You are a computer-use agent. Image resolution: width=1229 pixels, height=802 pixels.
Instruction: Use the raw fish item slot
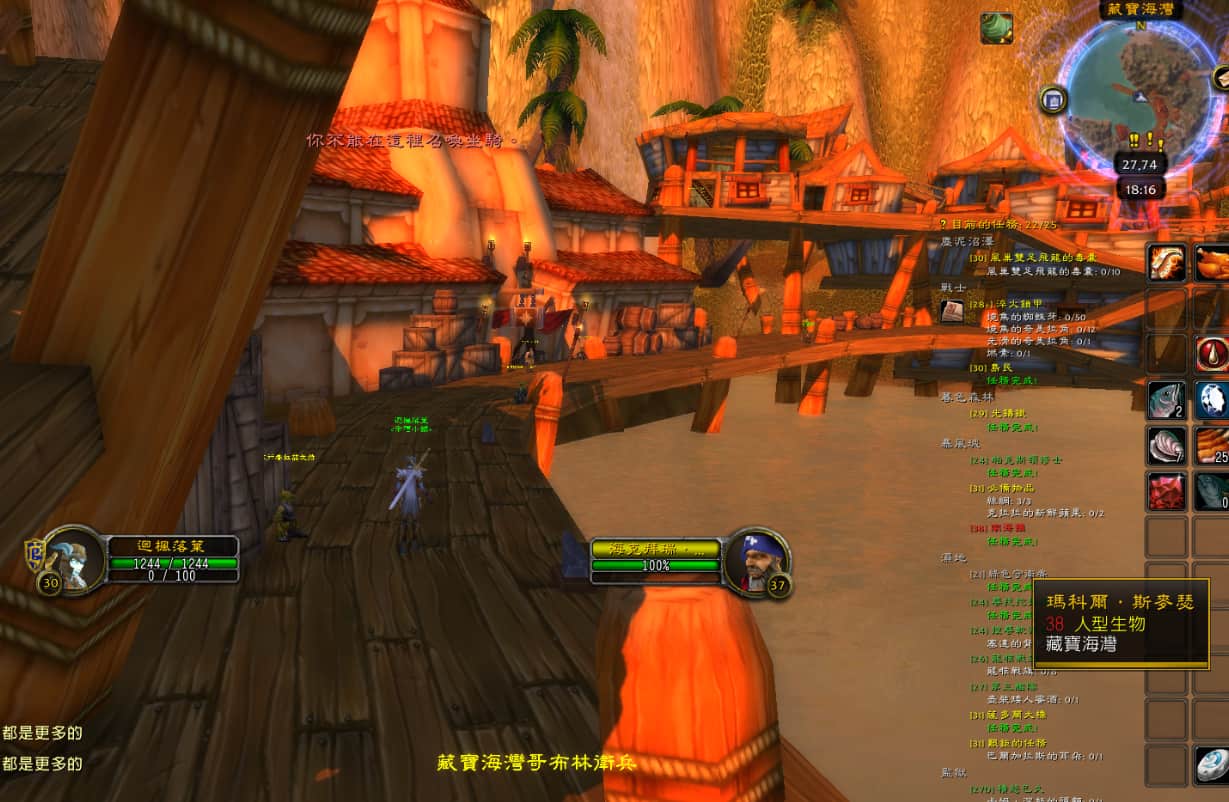pyautogui.click(x=1166, y=400)
